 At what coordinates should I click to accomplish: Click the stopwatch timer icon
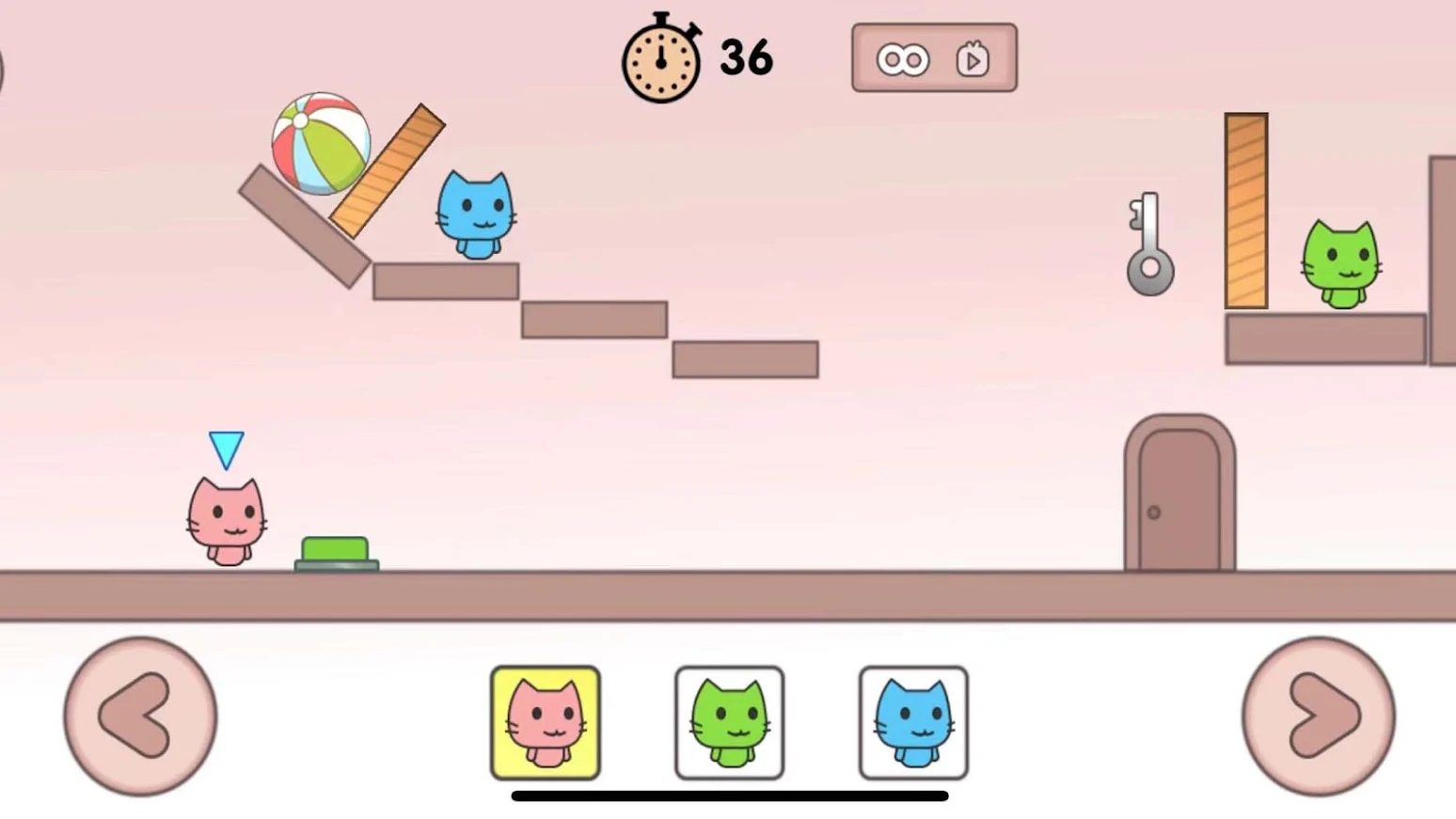tap(661, 59)
